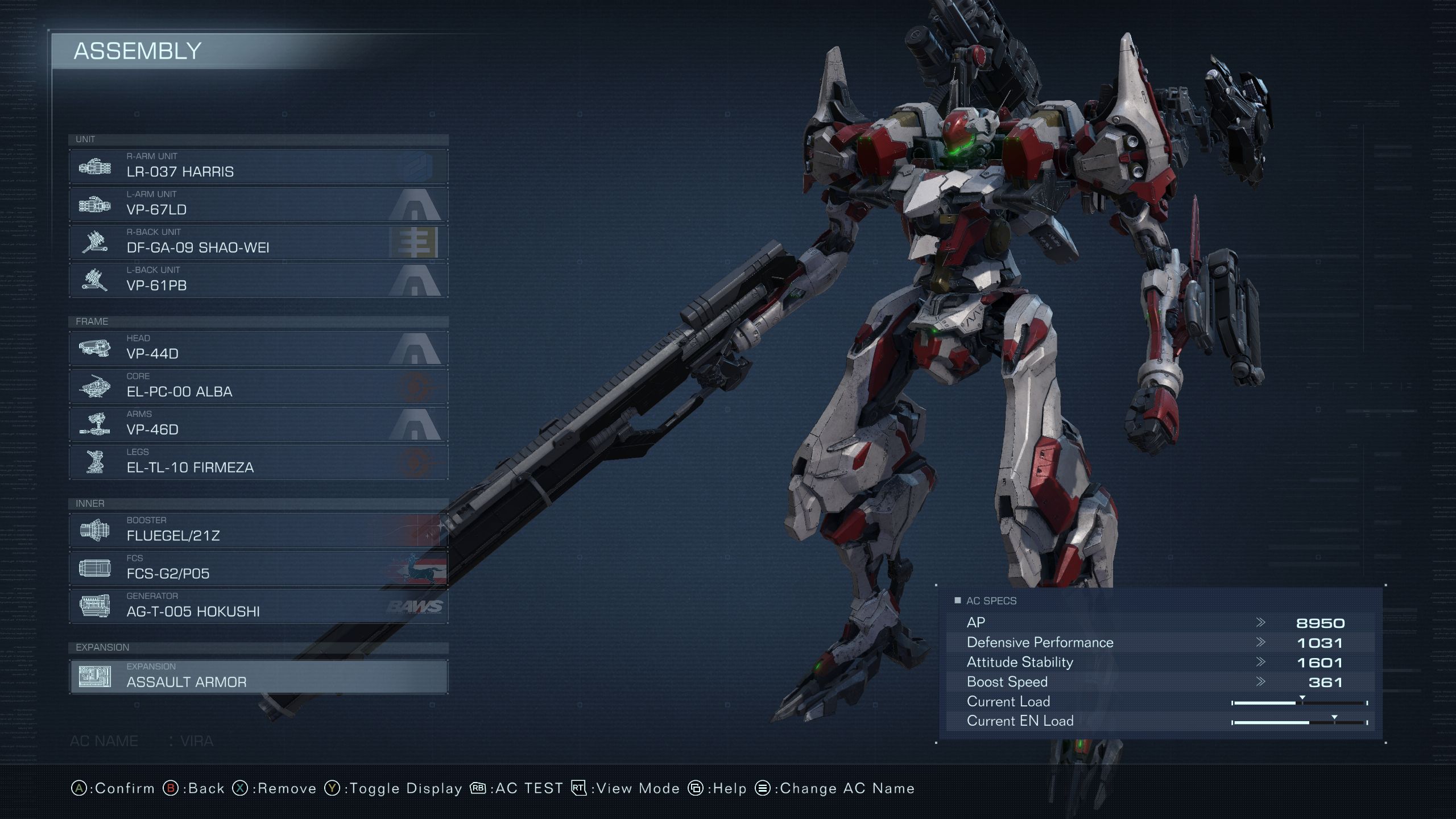The image size is (1456, 819).
Task: Select the ASSAULT ARMOR expansion slot
Action: pyautogui.click(x=258, y=677)
